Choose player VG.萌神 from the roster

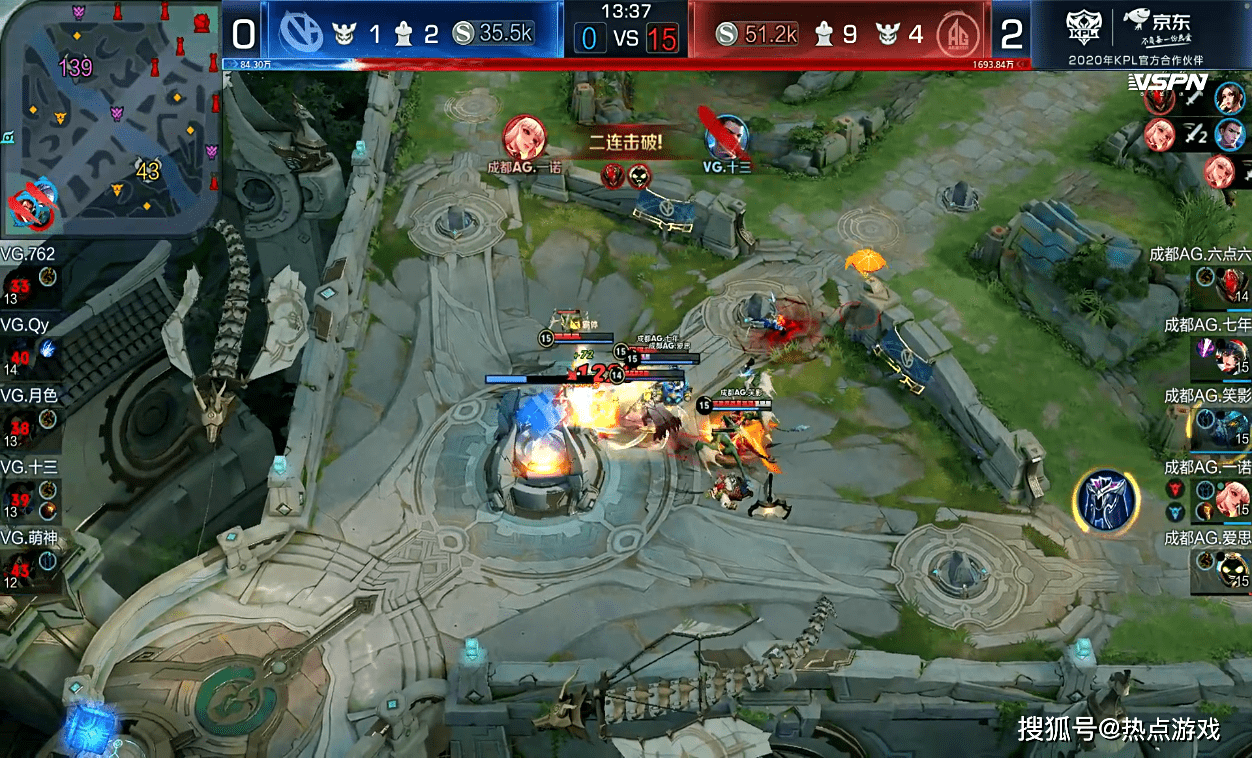28,555
